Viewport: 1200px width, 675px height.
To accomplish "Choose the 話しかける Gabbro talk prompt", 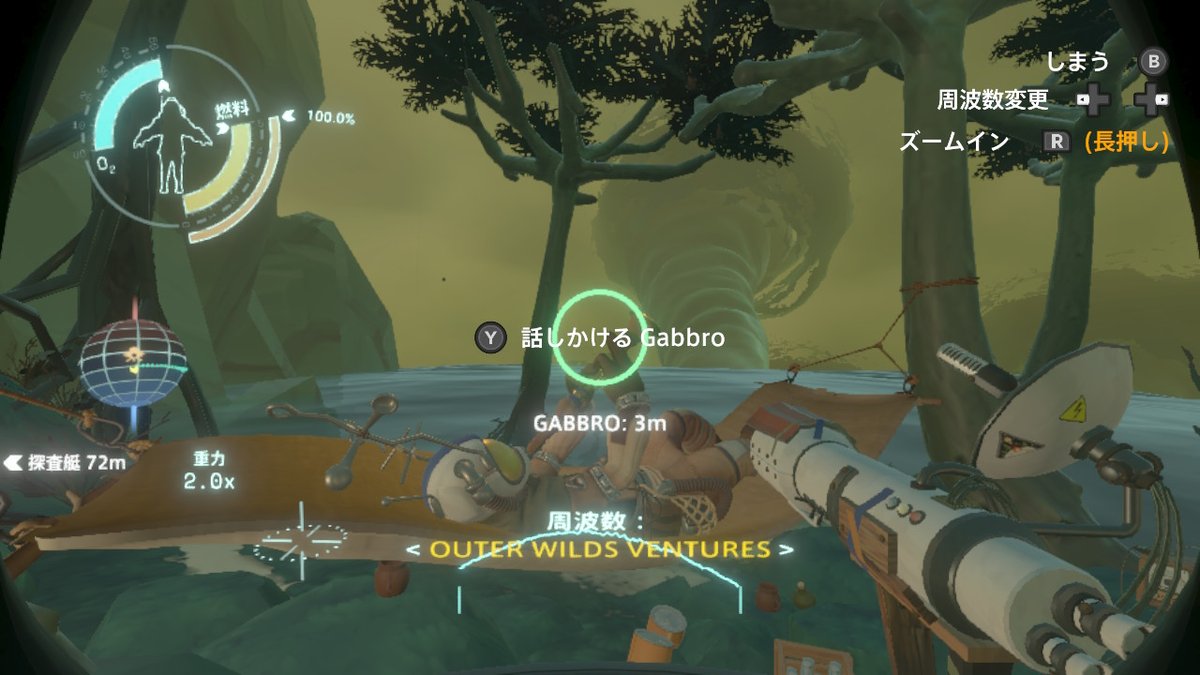I will pyautogui.click(x=600, y=338).
